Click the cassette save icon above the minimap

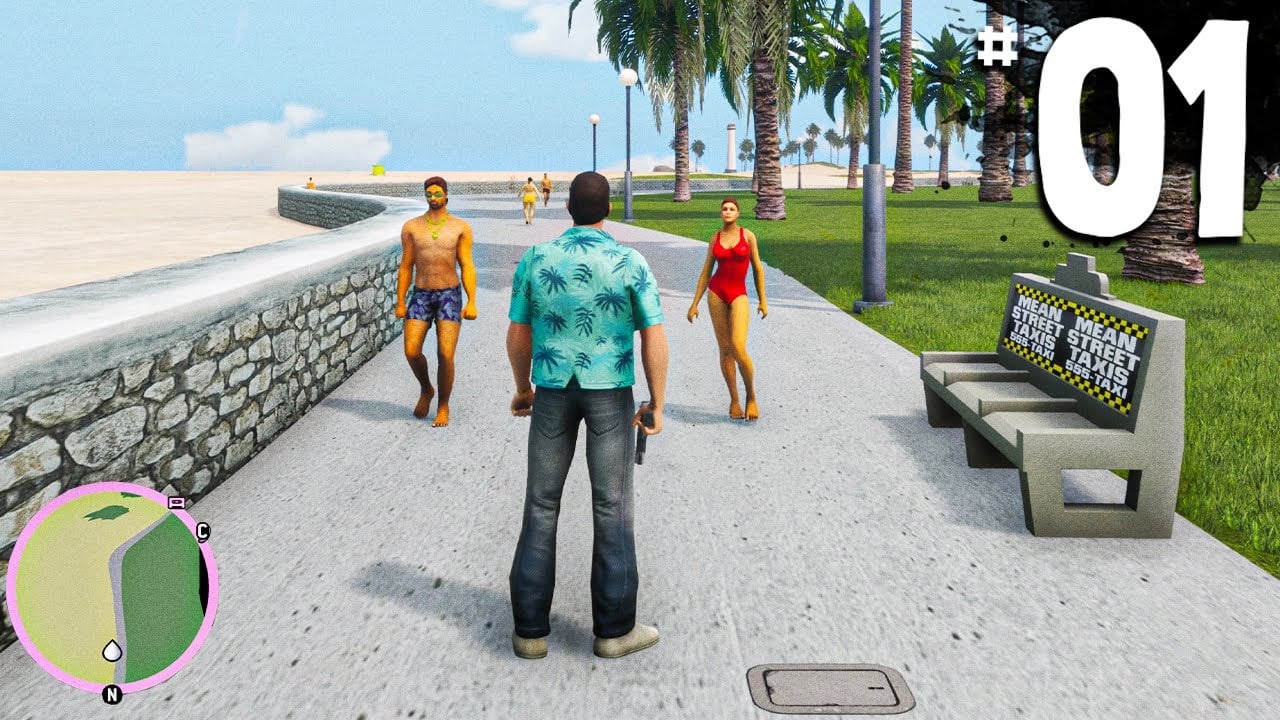point(177,503)
